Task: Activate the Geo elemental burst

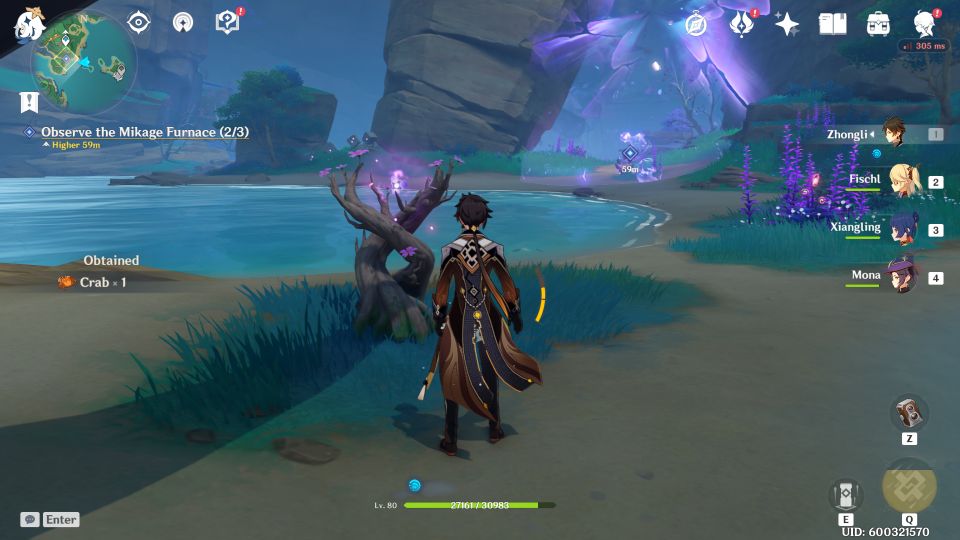Action: click(x=909, y=487)
